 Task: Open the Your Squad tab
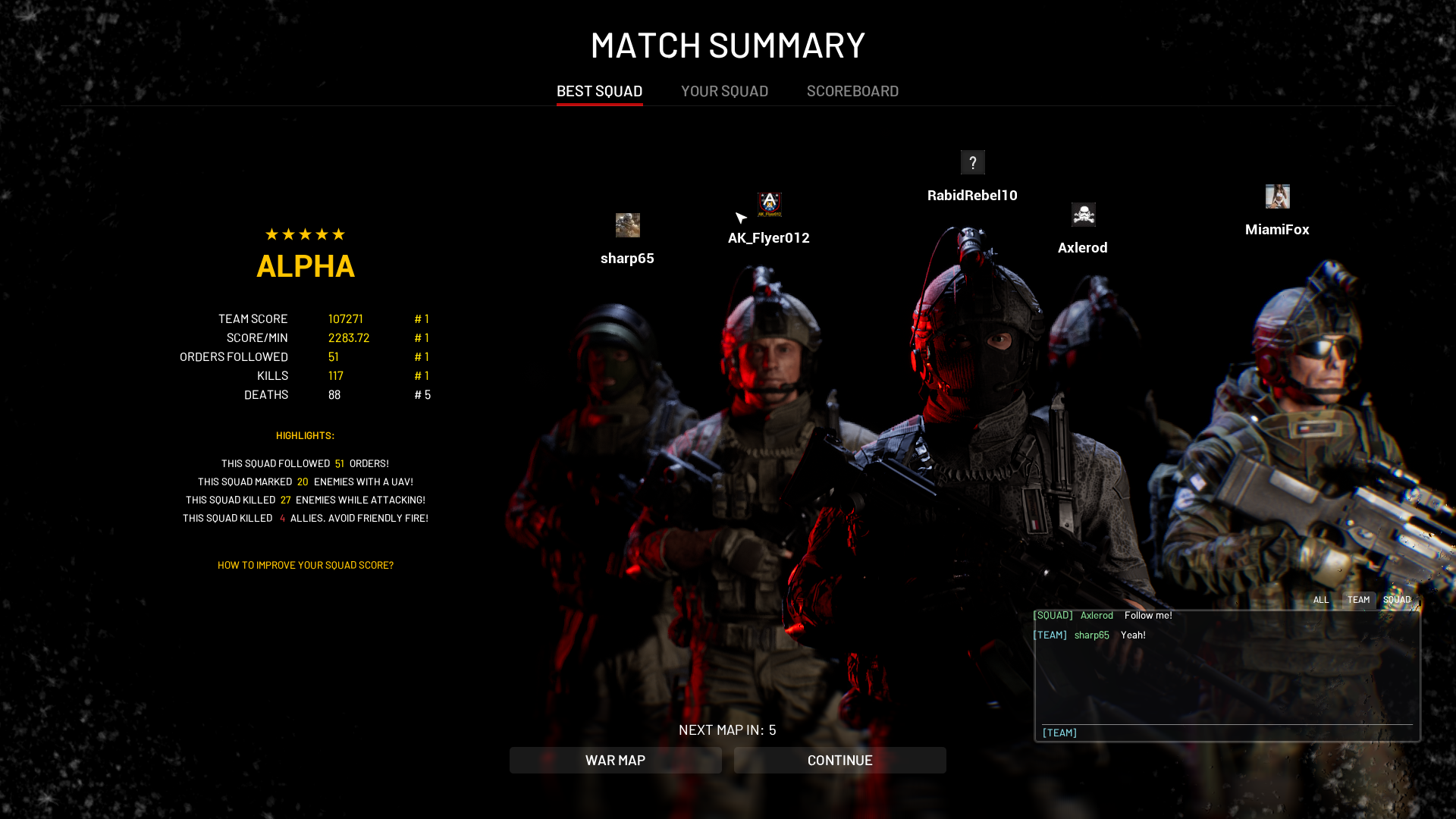point(724,91)
